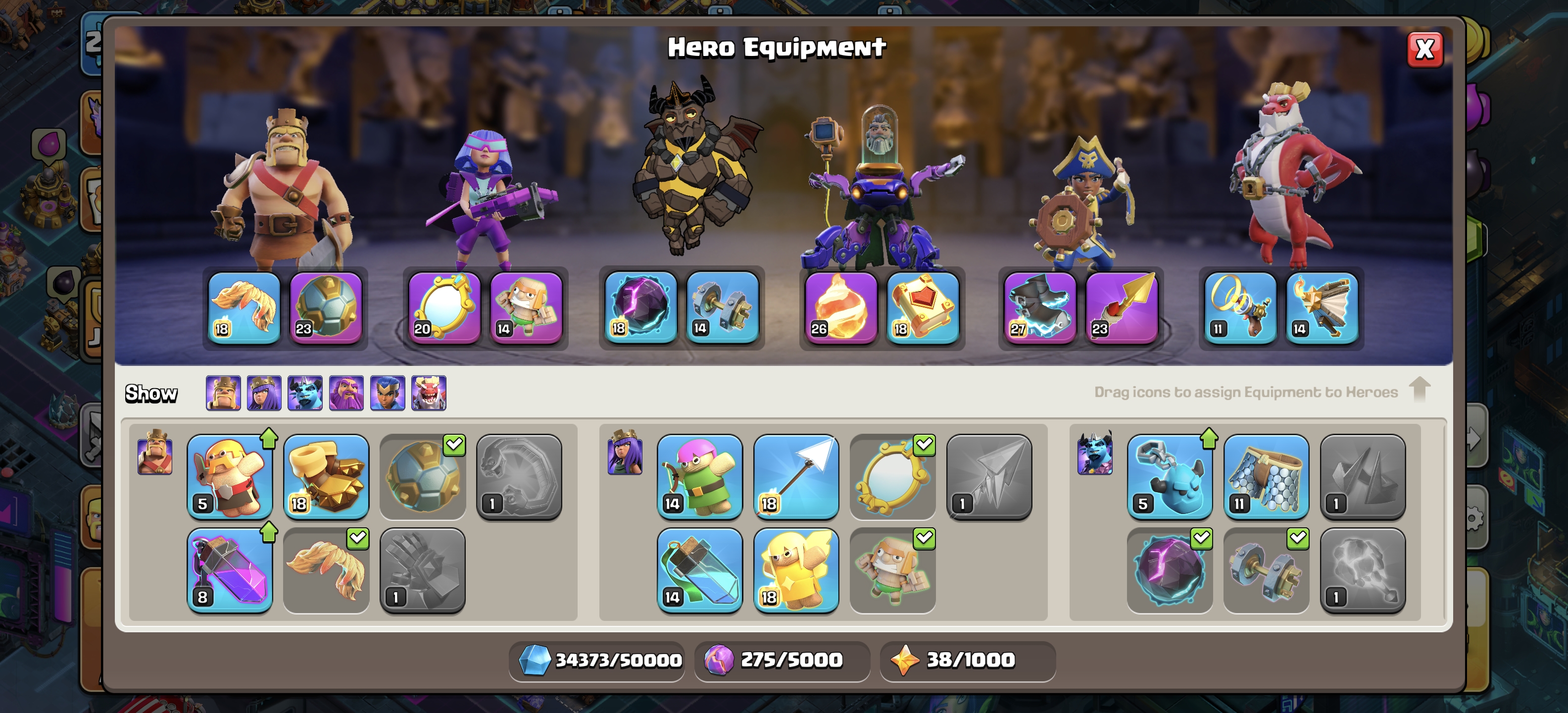Filter by Grand Warden portrait

tap(346, 393)
